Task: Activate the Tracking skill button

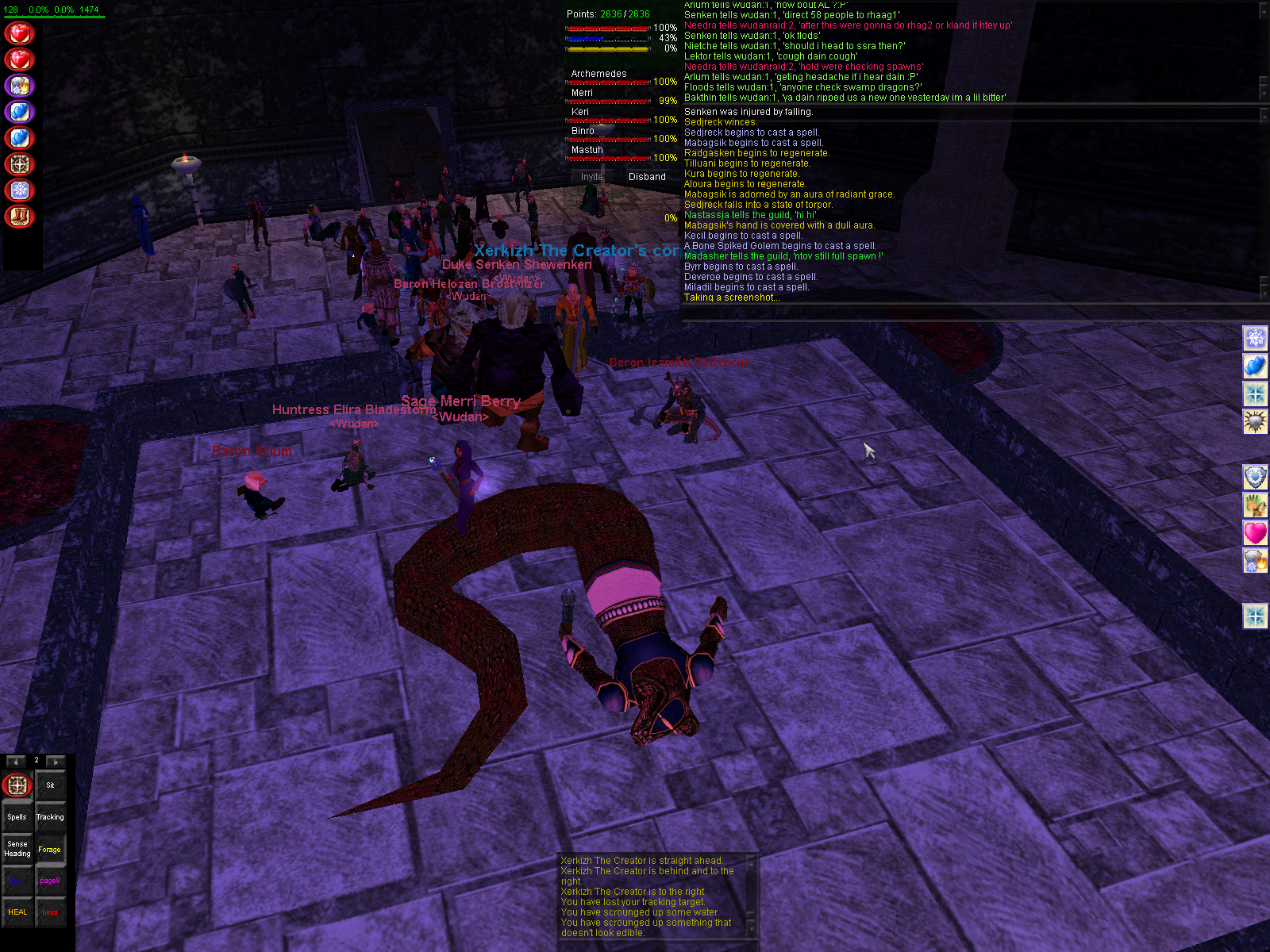Action: tap(50, 817)
